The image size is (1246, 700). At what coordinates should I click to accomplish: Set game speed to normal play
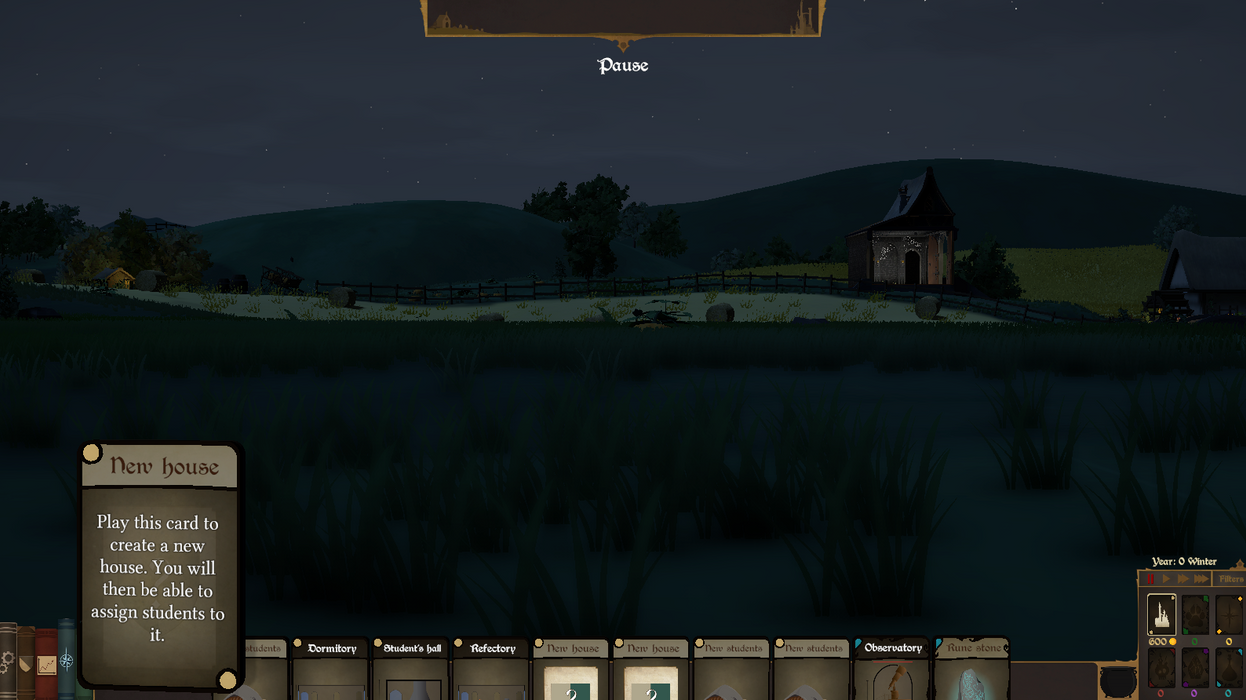tap(1166, 579)
